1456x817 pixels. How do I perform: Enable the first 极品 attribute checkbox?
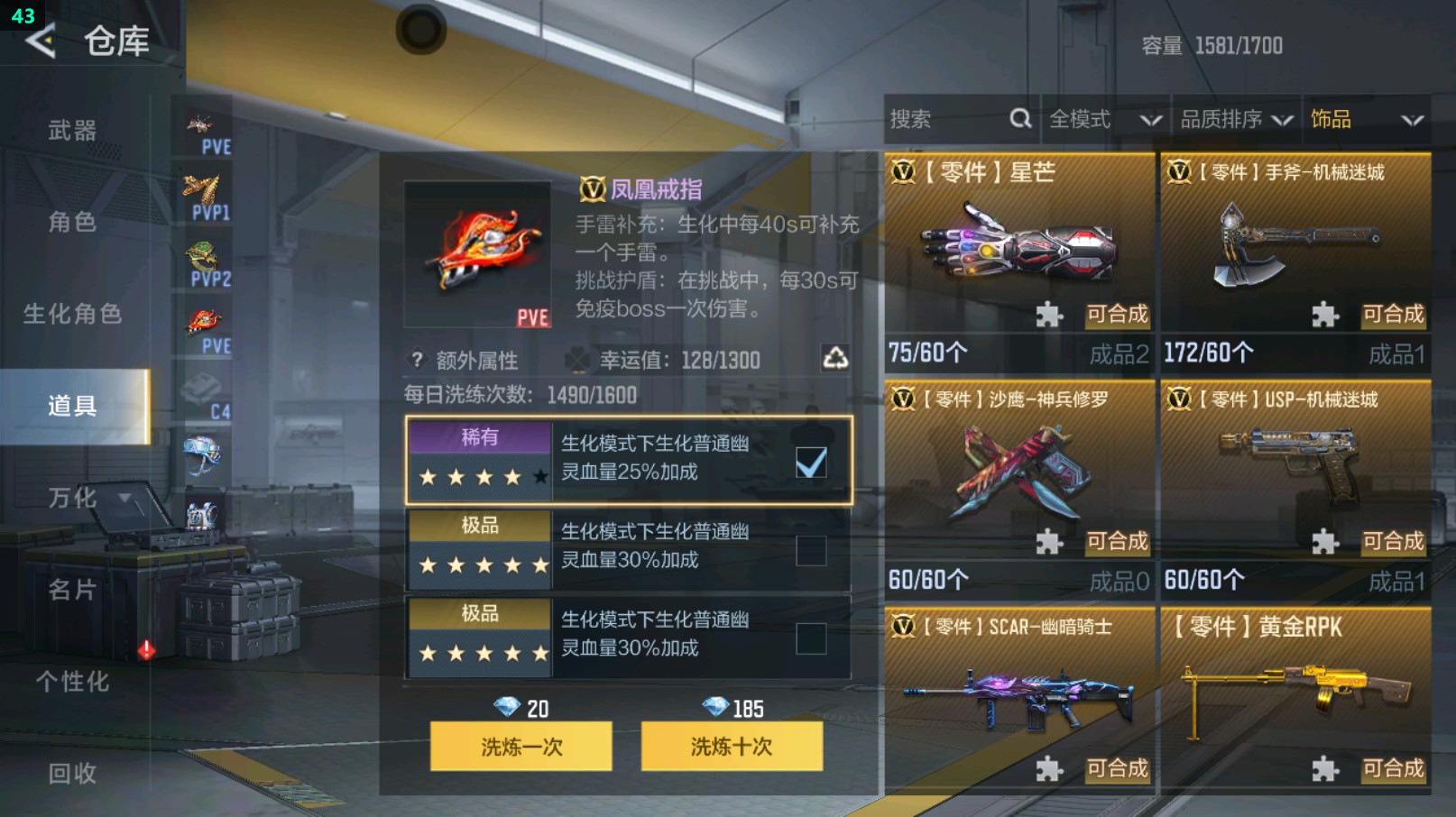(811, 549)
